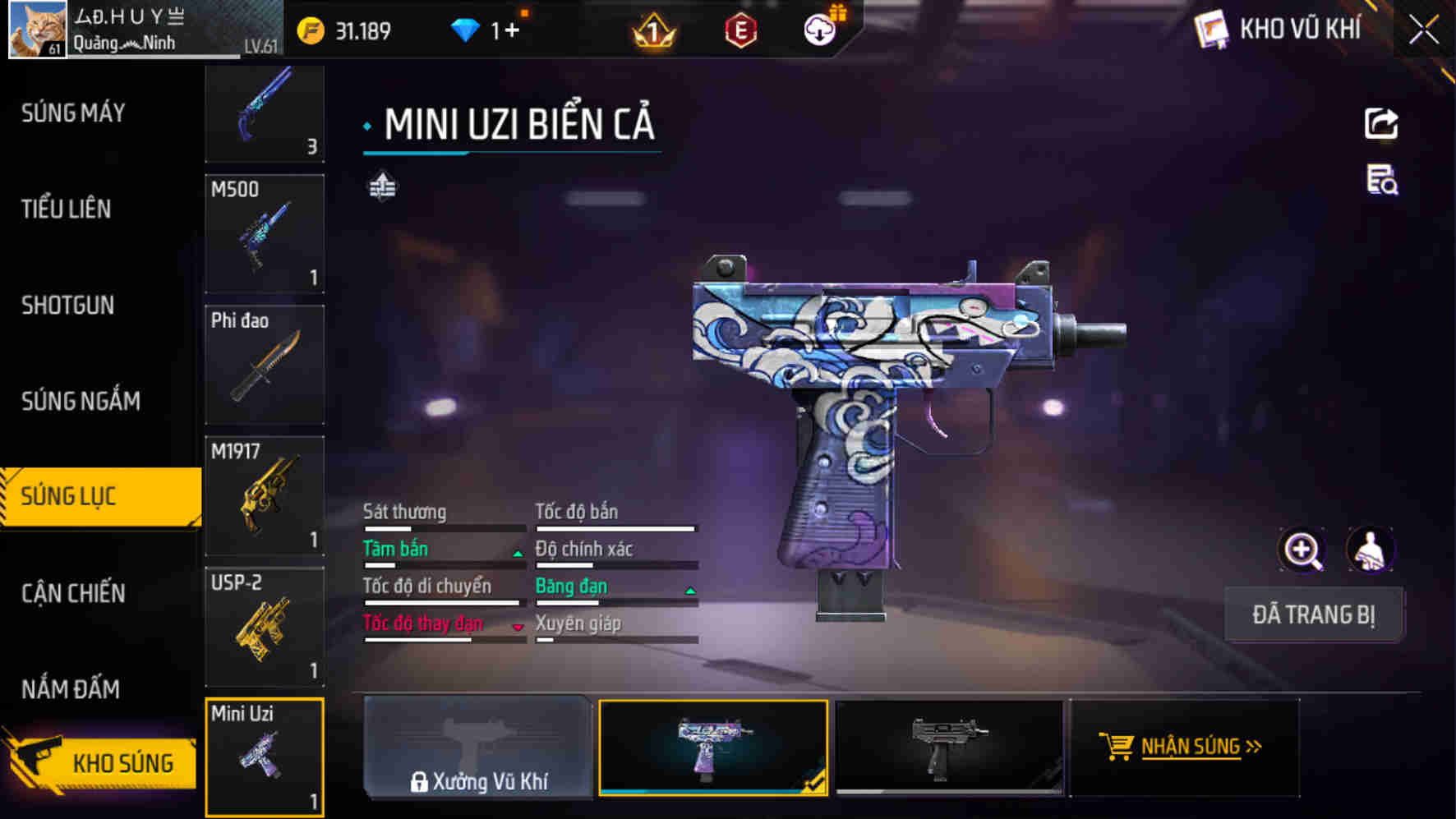
Task: Click the Băng đạn green up arrow
Action: 688,591
